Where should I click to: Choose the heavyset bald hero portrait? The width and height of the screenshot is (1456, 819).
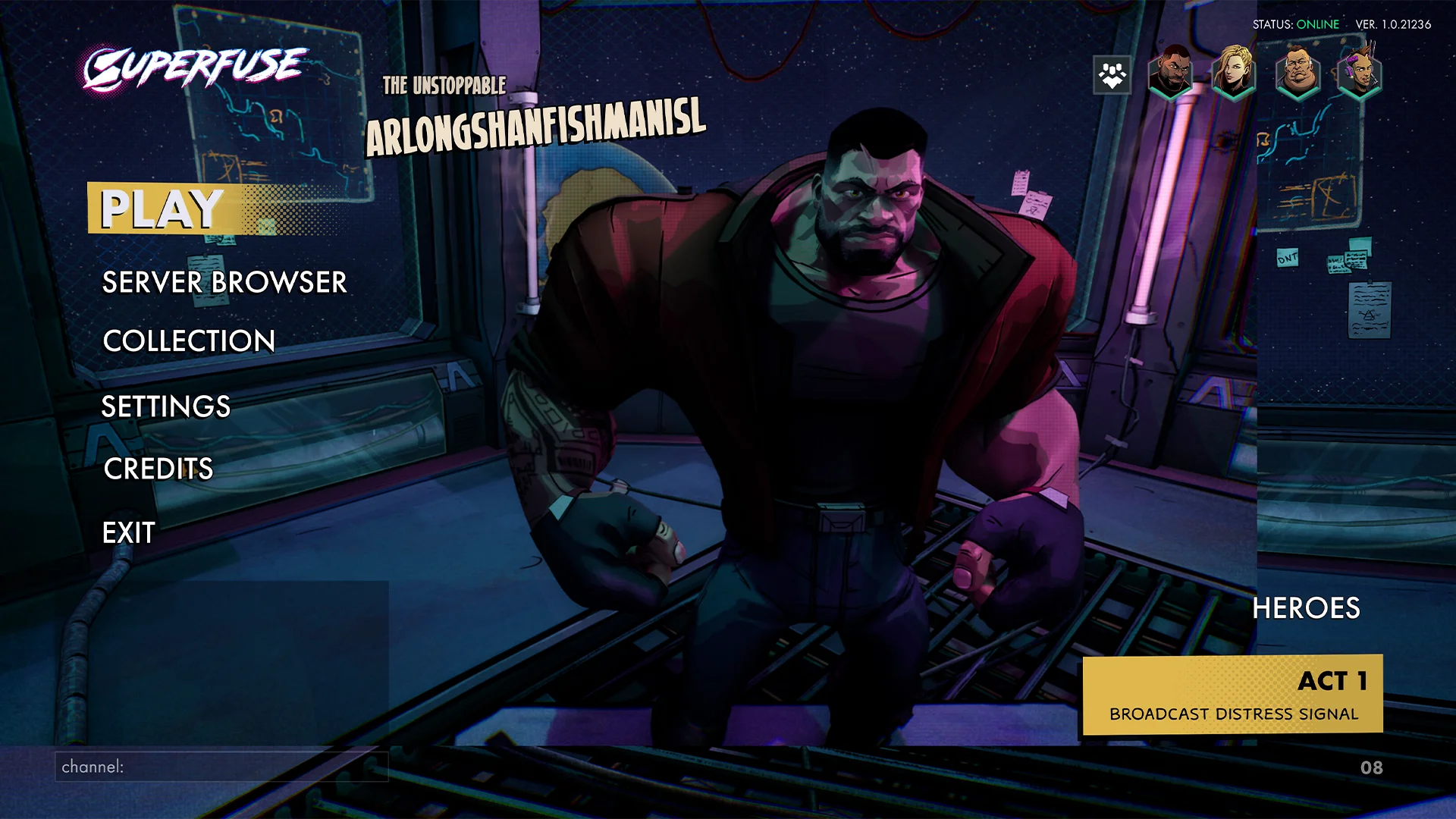tap(1296, 74)
